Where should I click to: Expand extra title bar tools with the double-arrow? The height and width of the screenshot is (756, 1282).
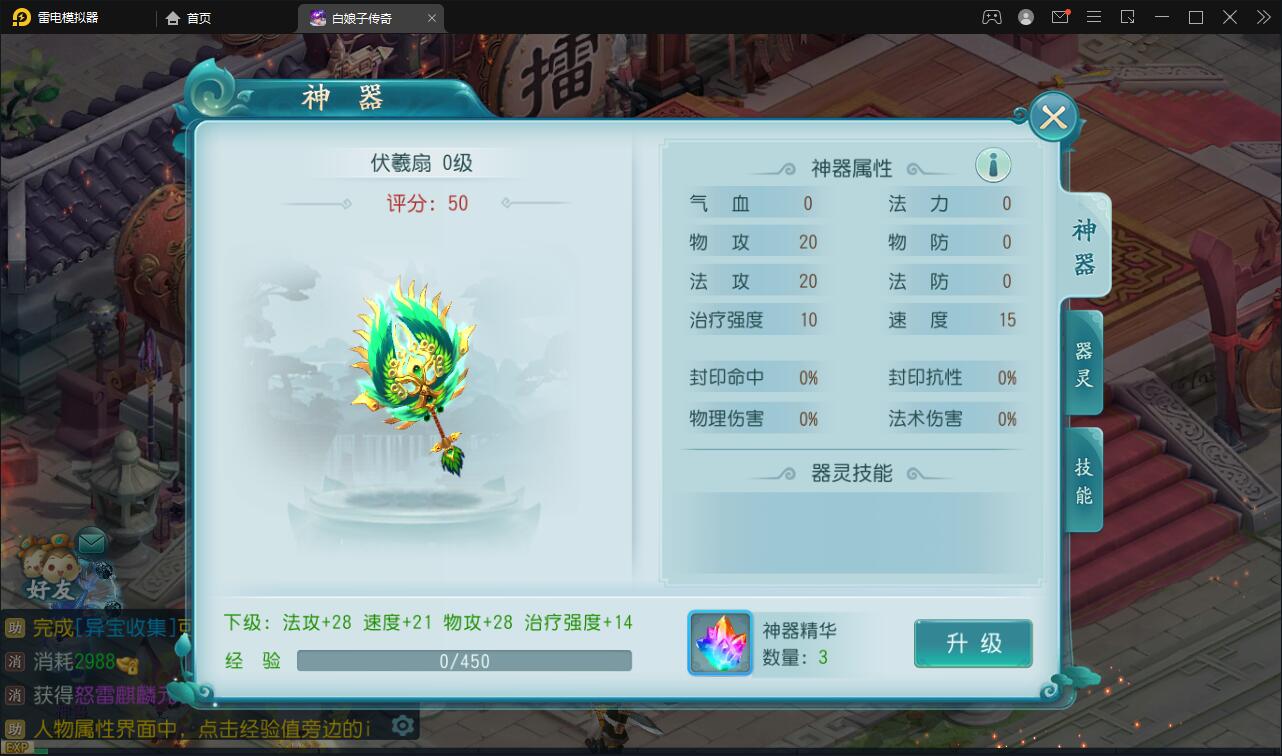pyautogui.click(x=1261, y=17)
